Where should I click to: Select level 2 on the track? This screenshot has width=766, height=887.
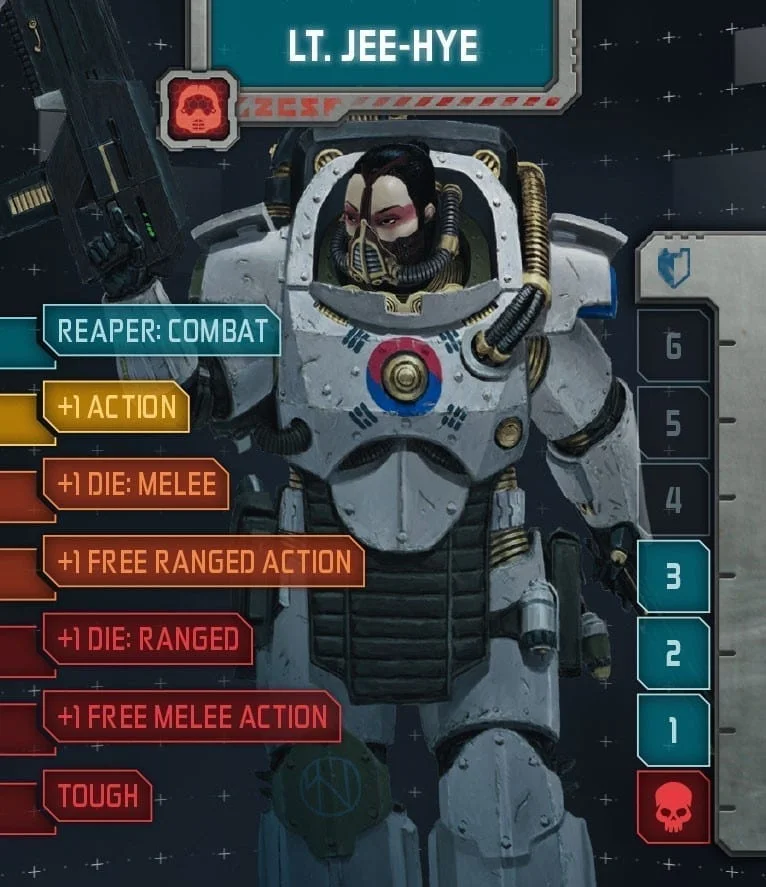pos(673,653)
